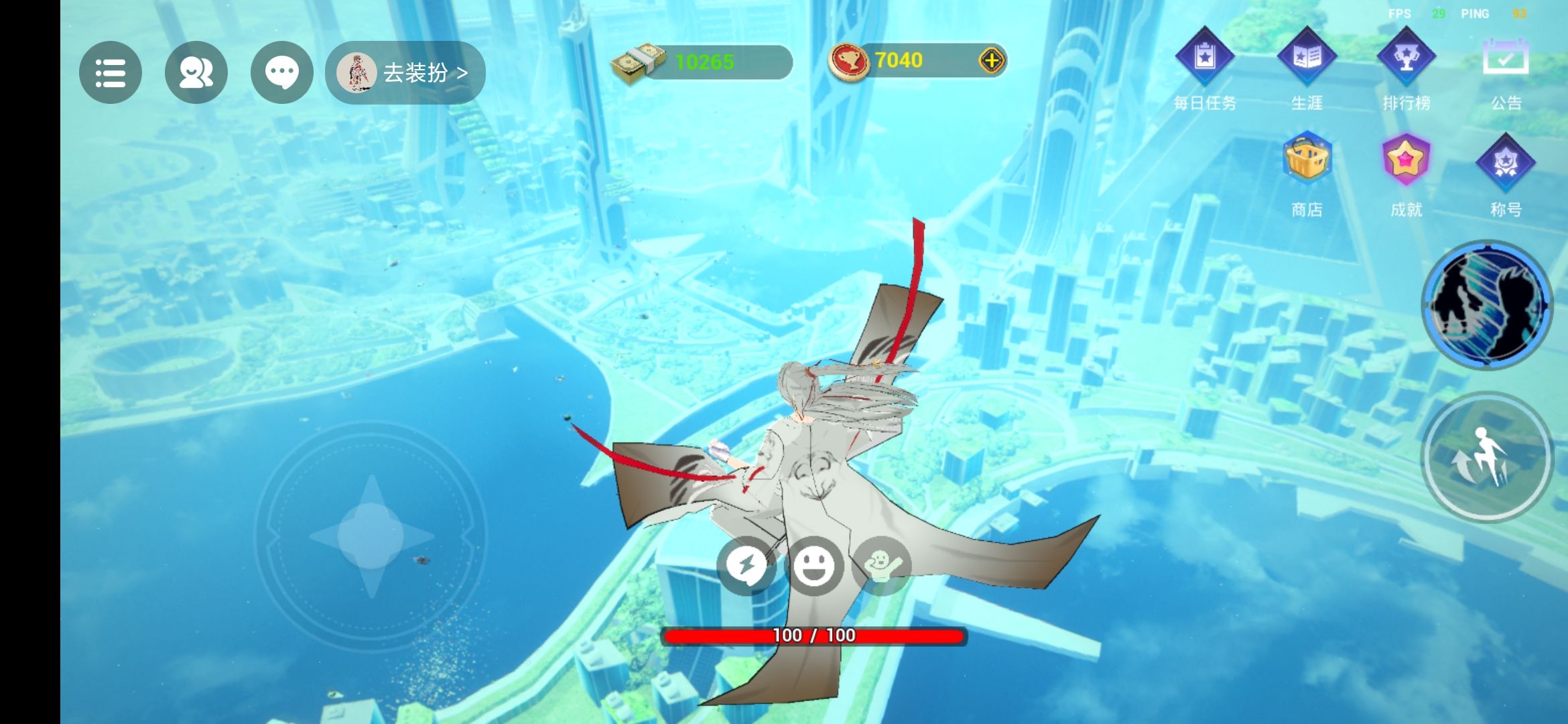Open the hamburger list menu

tap(111, 72)
